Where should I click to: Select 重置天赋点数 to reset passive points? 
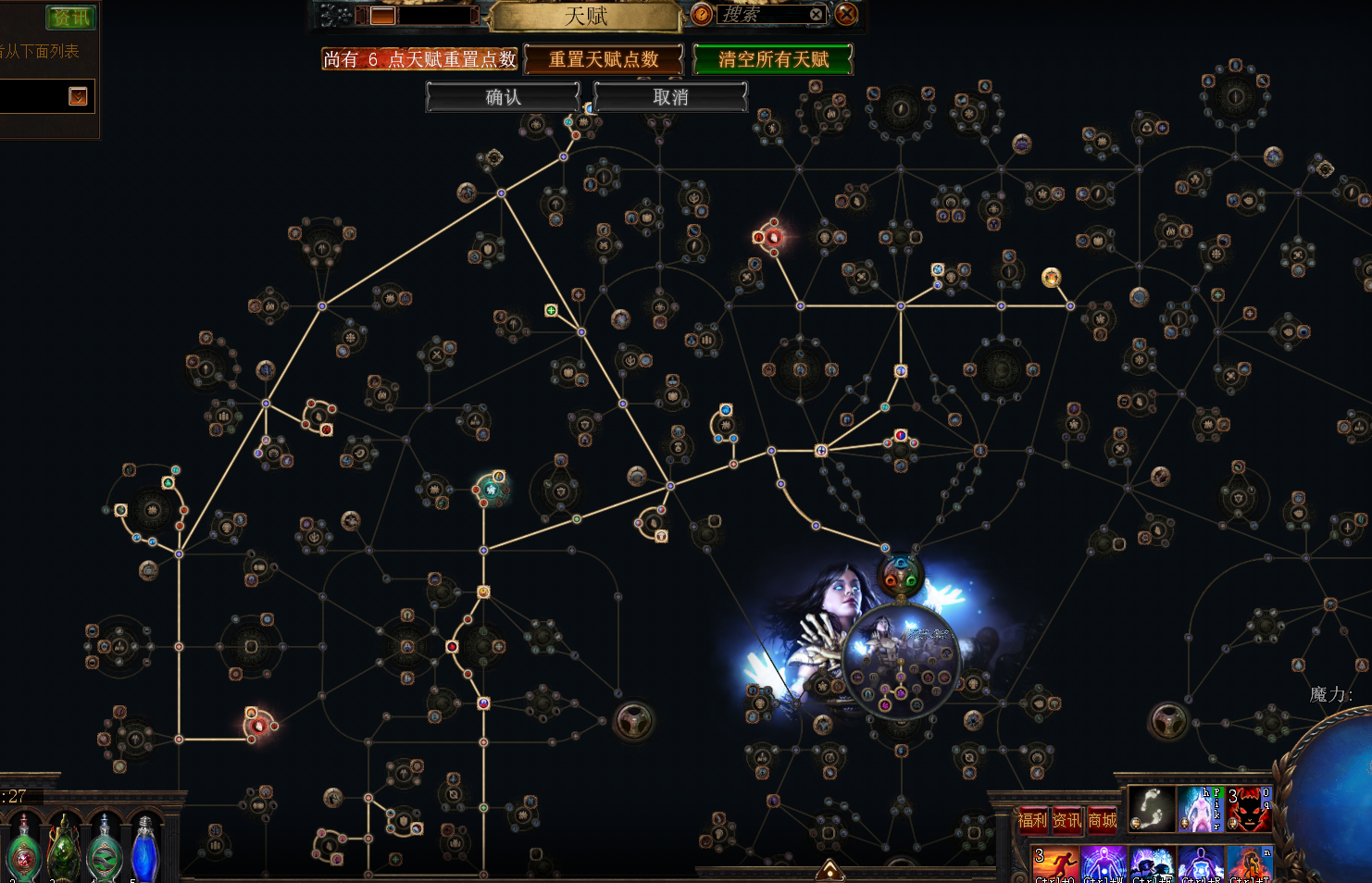tap(604, 60)
